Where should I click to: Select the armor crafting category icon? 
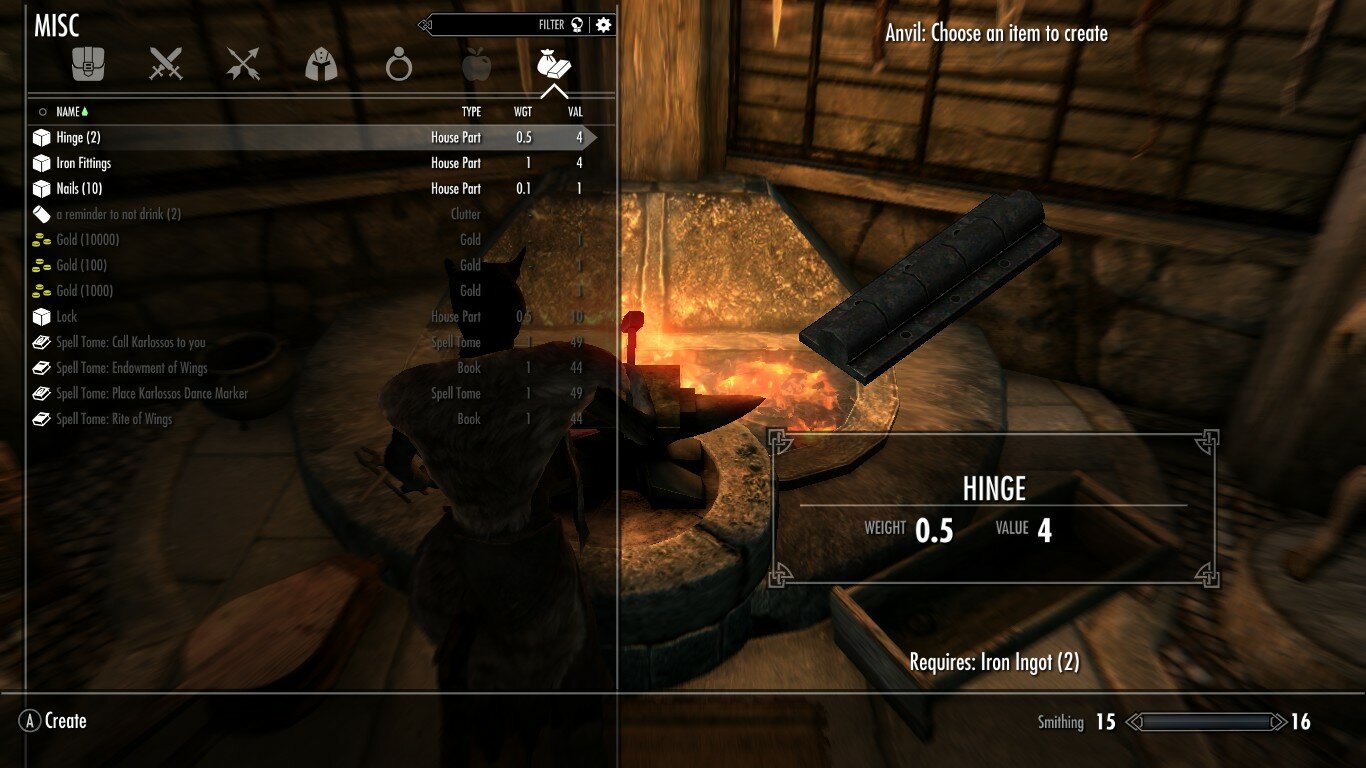(x=319, y=62)
